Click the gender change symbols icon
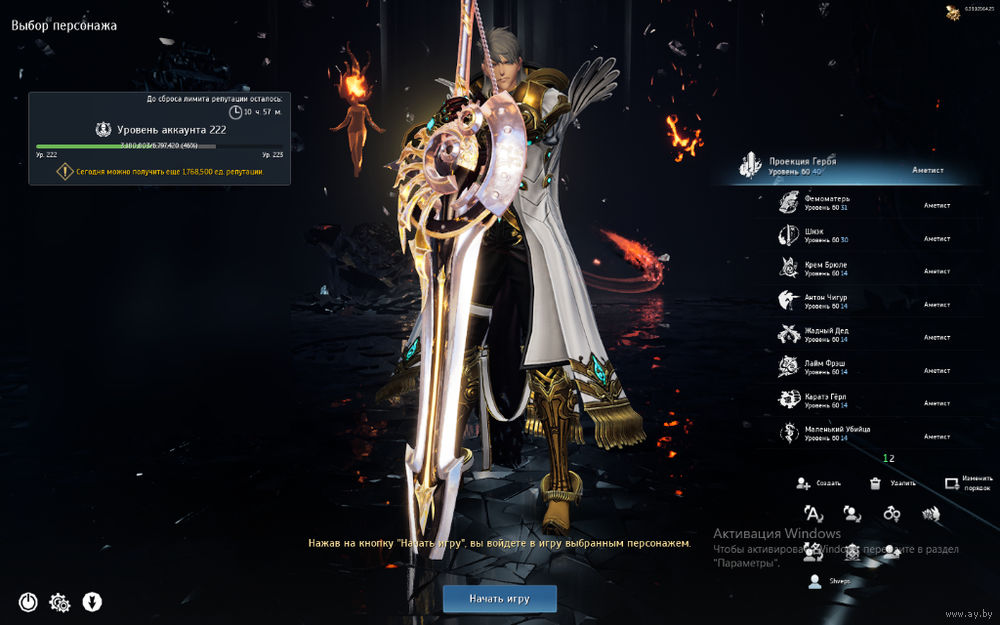 [892, 514]
